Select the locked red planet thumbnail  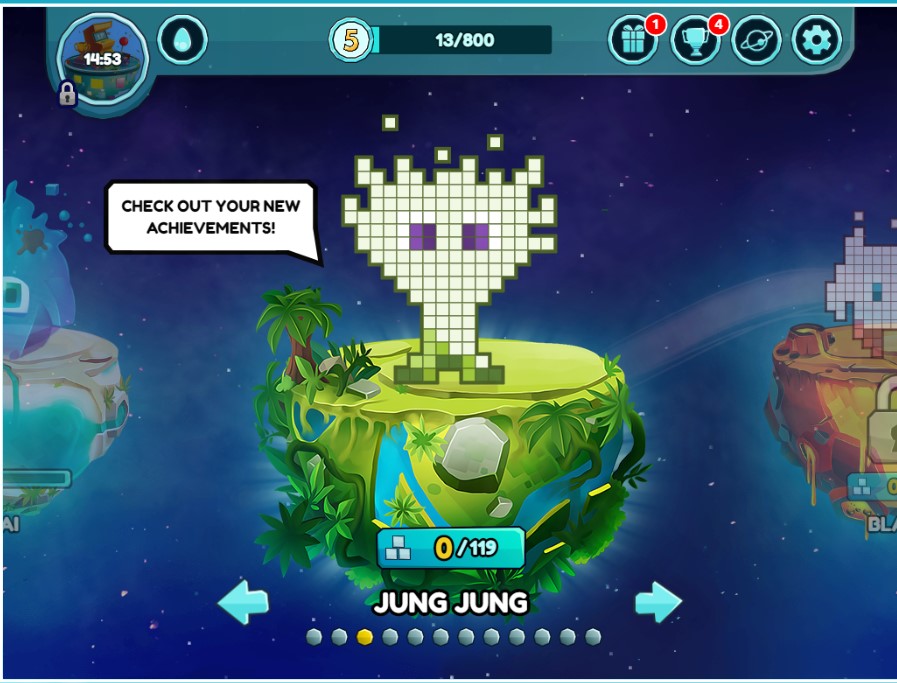840,400
